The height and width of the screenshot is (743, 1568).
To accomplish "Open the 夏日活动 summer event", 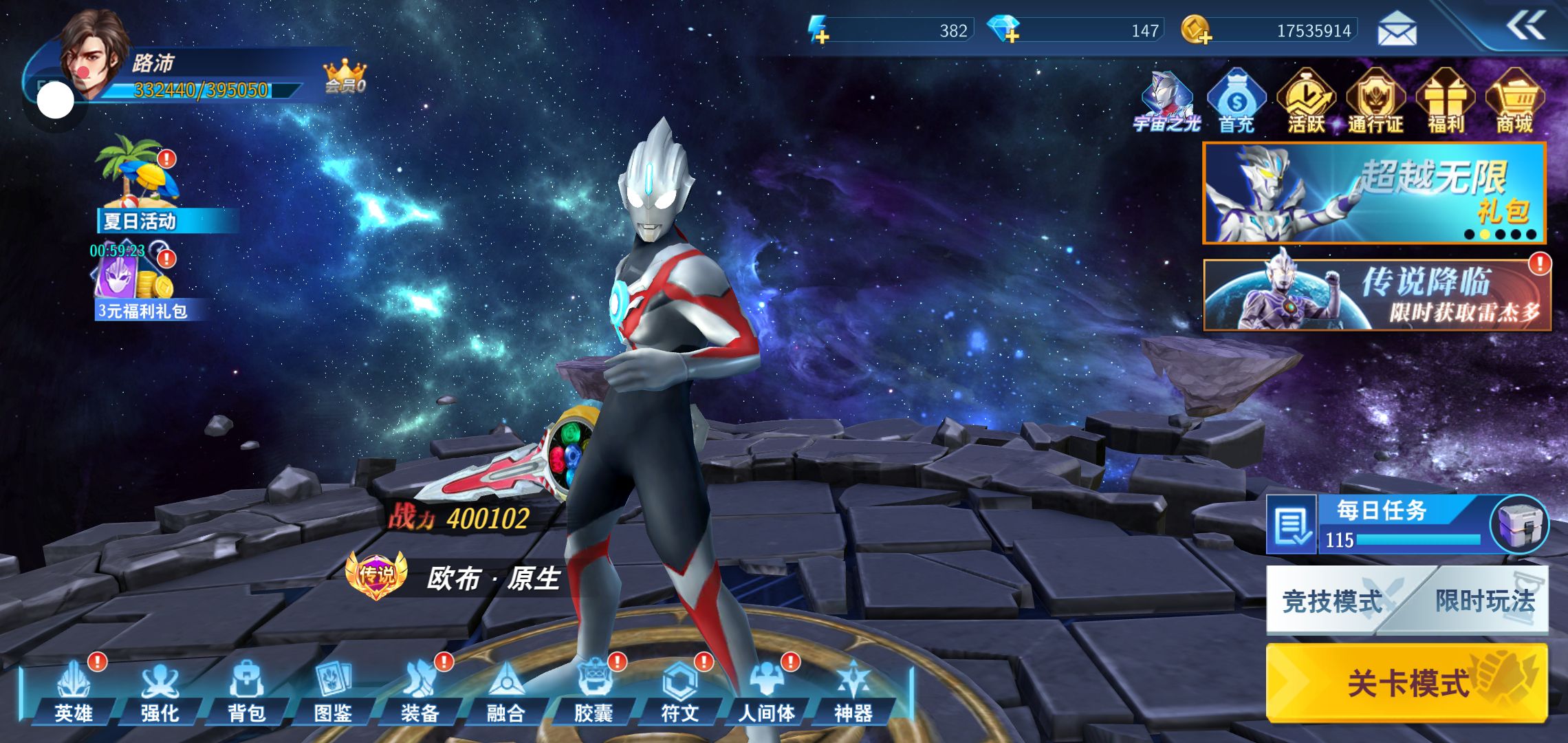I will pyautogui.click(x=140, y=186).
